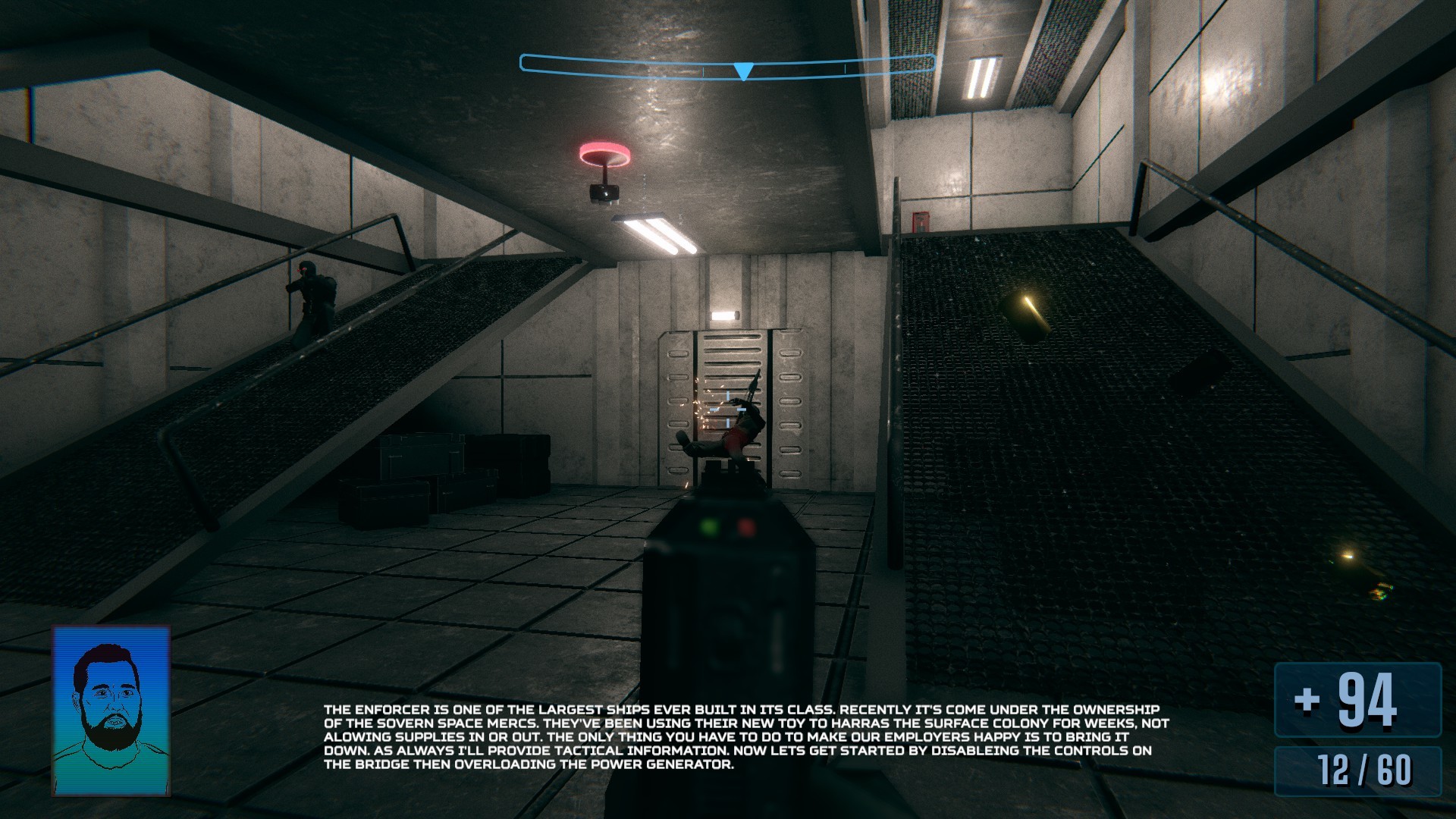1456x819 pixels.
Task: Click the ceiling fluorescent light fixture
Action: (654, 231)
